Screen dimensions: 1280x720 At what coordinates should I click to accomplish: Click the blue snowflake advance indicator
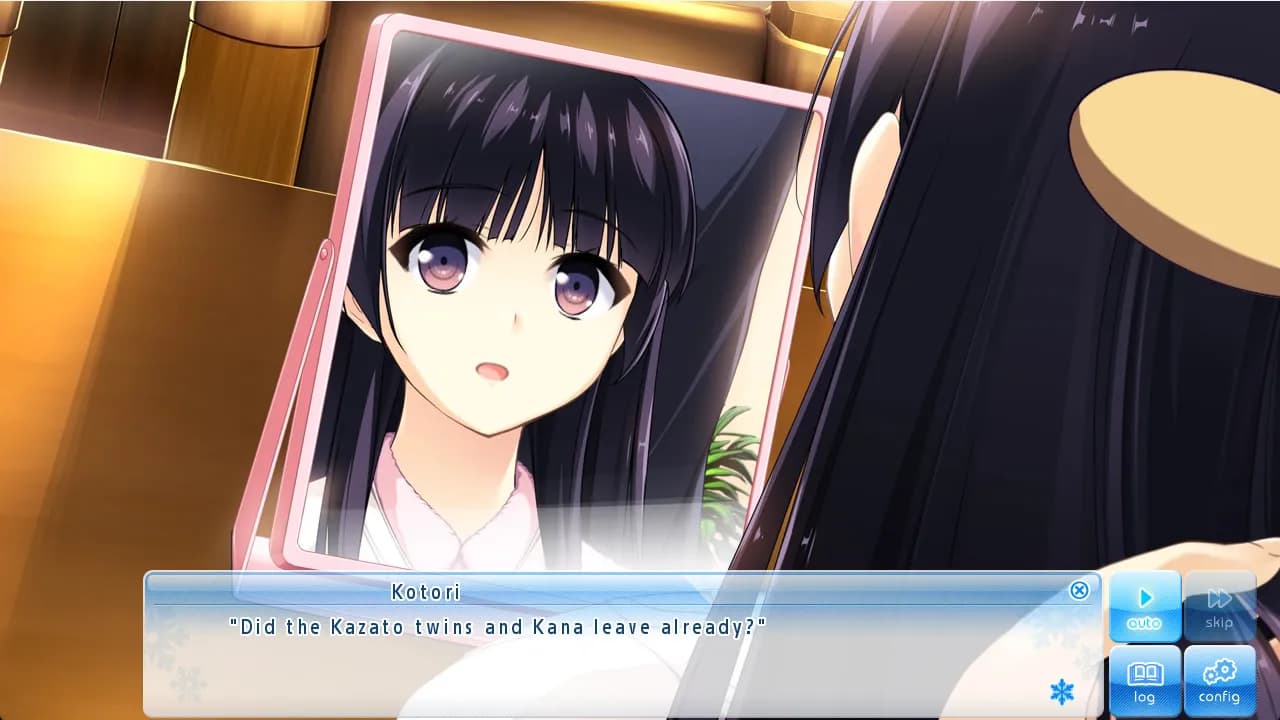[1062, 691]
